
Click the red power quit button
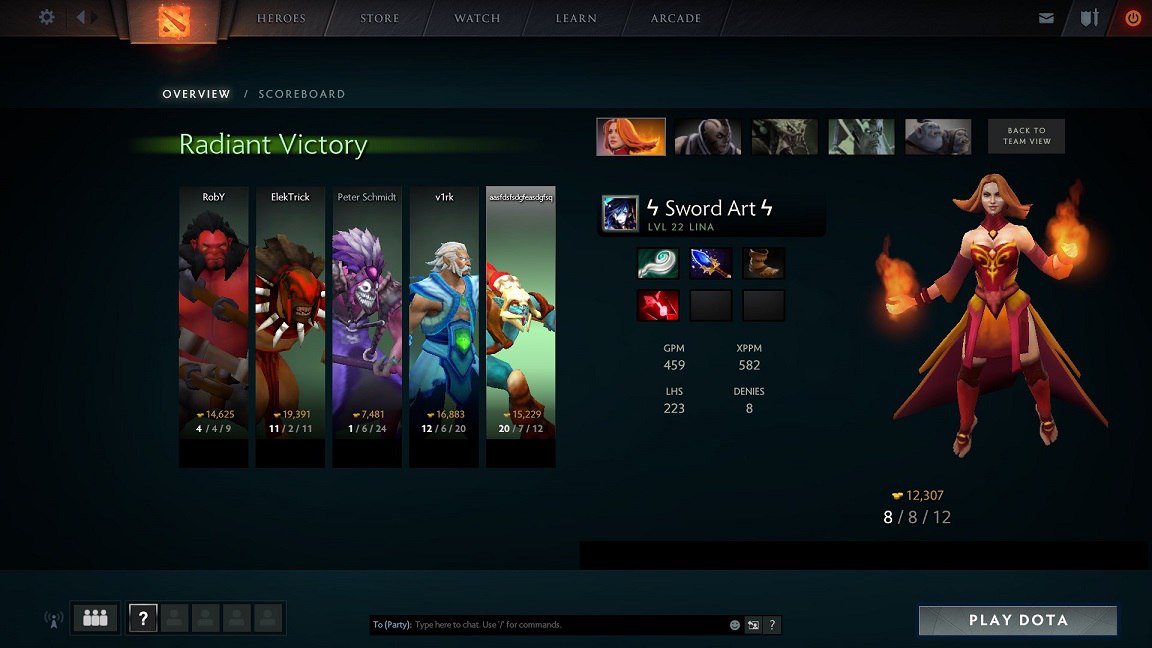pyautogui.click(x=1133, y=18)
